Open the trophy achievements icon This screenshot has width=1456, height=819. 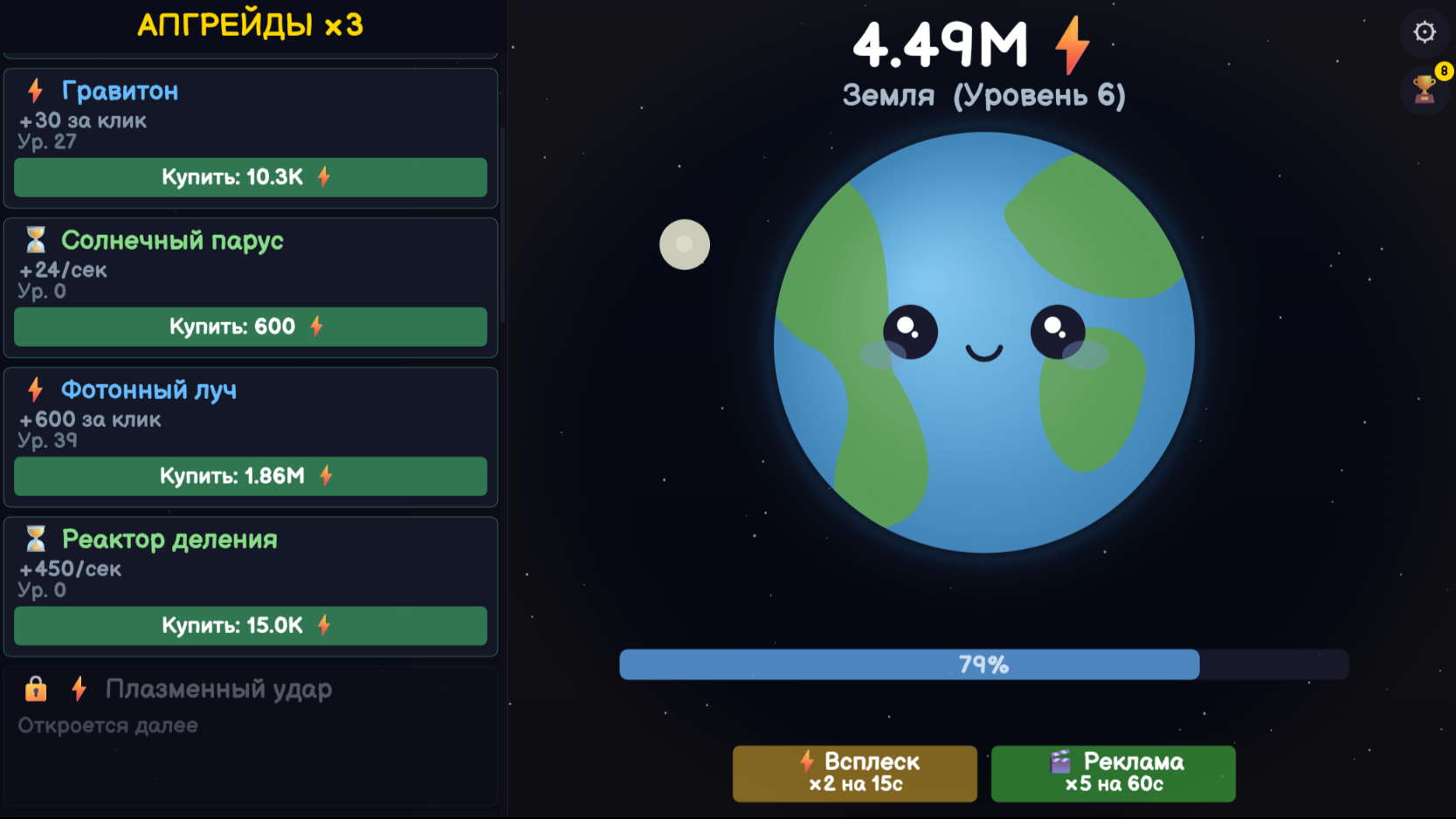point(1423,91)
